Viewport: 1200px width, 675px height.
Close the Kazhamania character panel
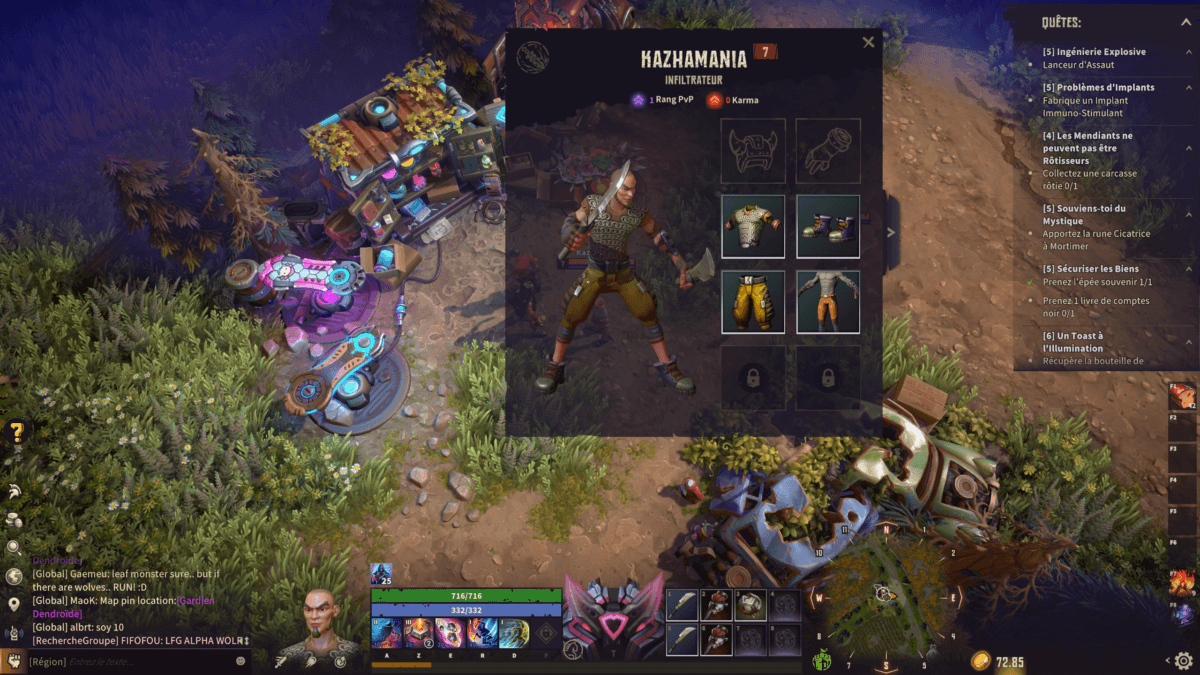tap(868, 42)
